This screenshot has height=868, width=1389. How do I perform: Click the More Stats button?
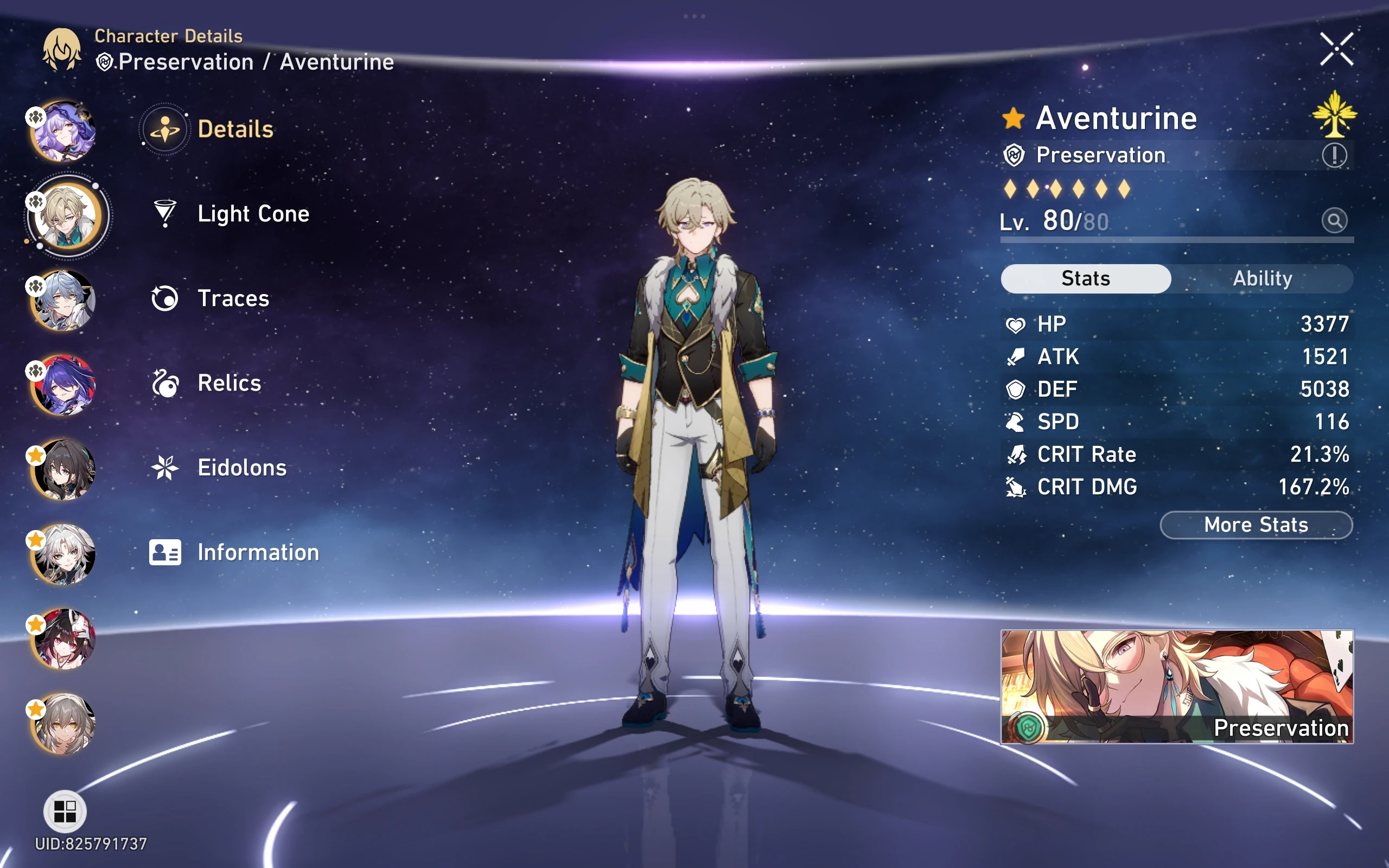(x=1256, y=525)
